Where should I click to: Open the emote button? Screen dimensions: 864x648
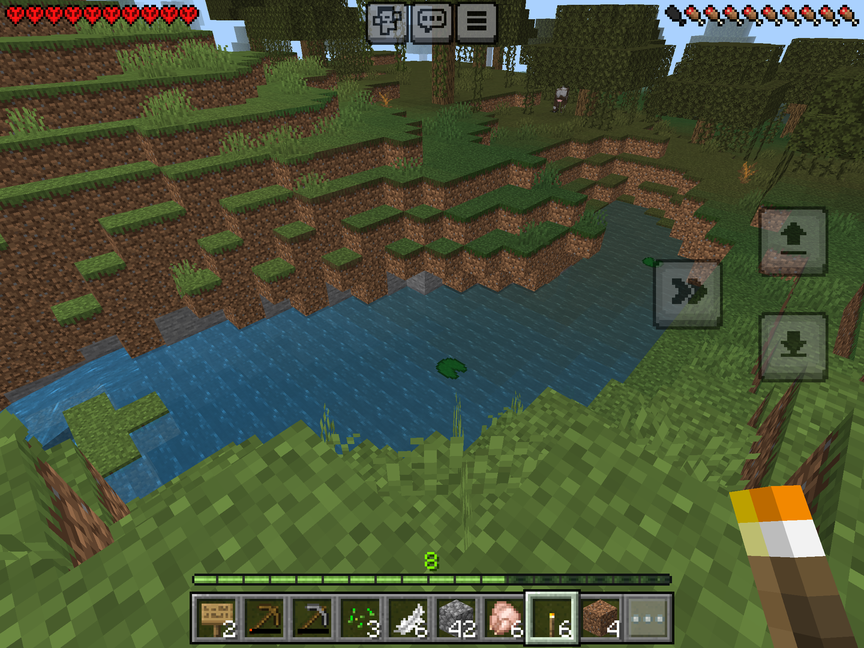(x=387, y=21)
